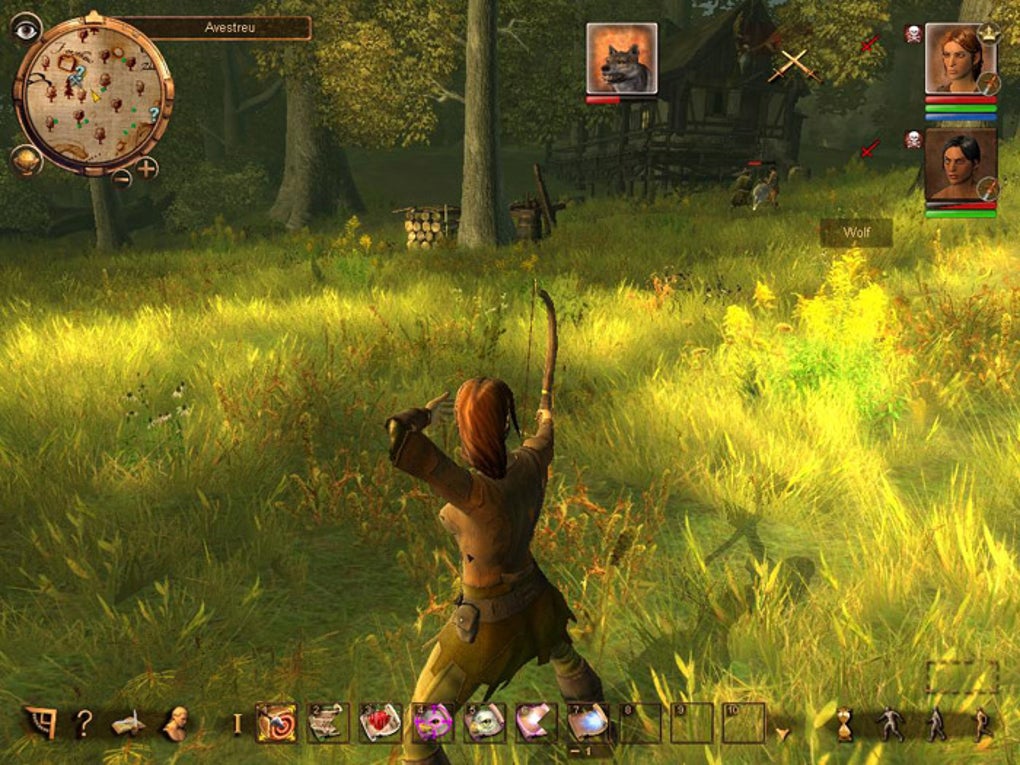Image resolution: width=1020 pixels, height=765 pixels.
Task: Open the help question mark icon
Action: 84,723
